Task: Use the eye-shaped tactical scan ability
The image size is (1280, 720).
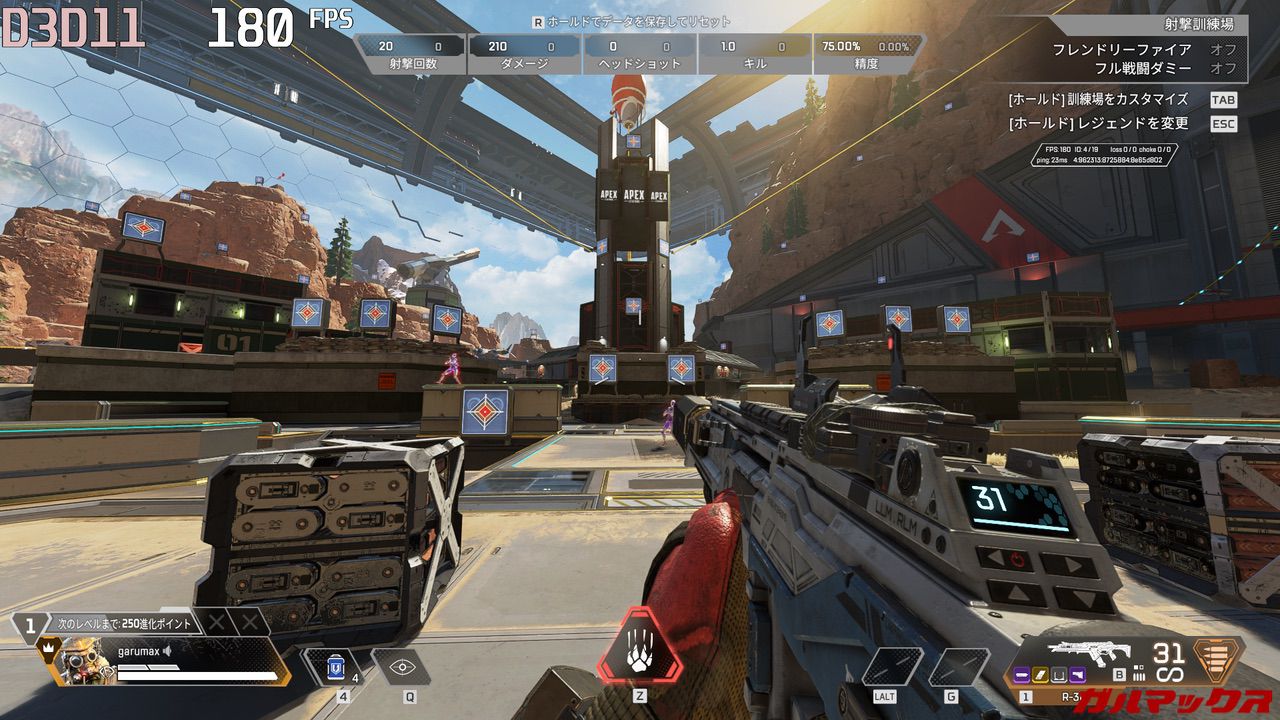Action: (402, 666)
